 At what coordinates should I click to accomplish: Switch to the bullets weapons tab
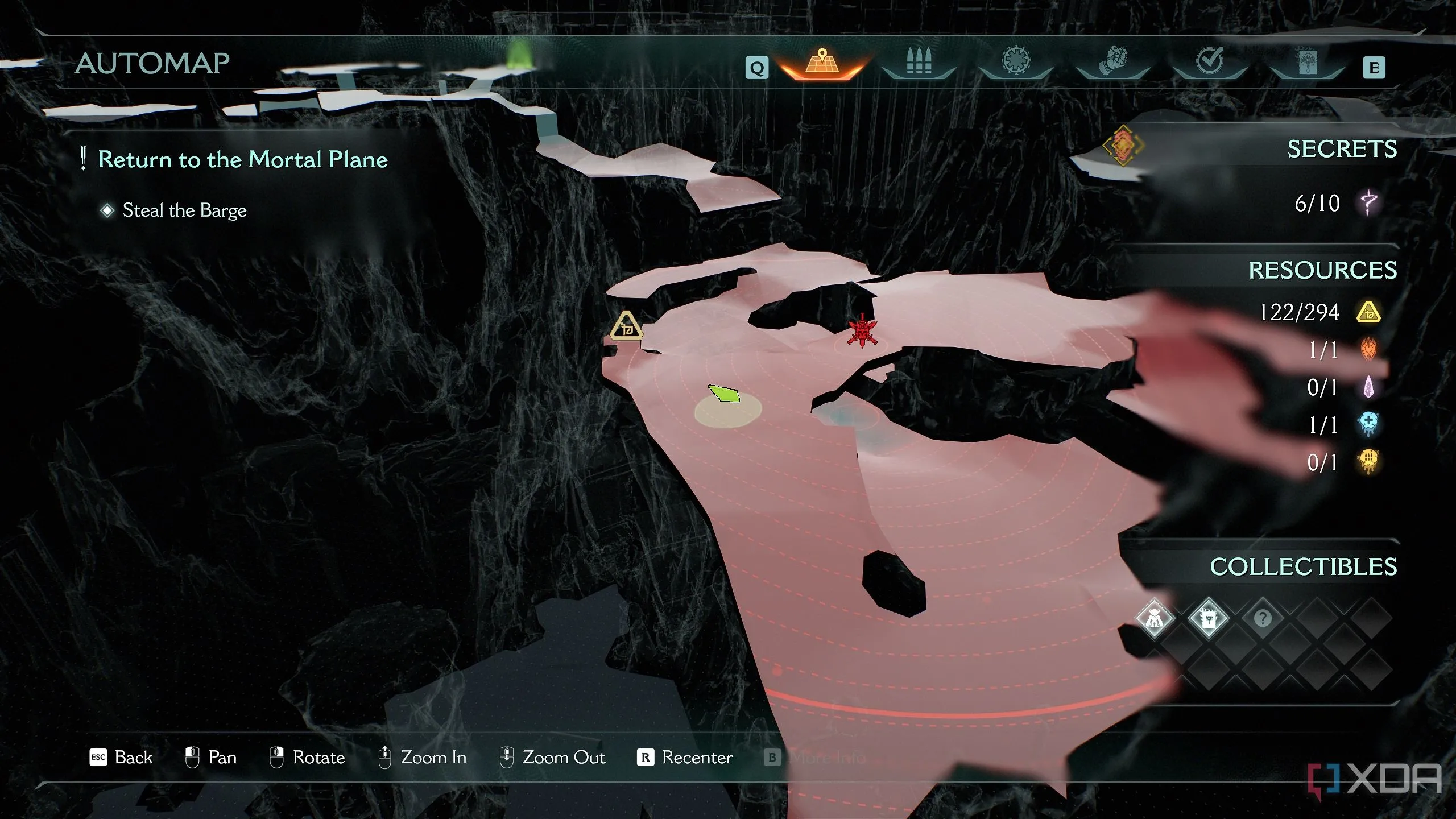coord(919,61)
